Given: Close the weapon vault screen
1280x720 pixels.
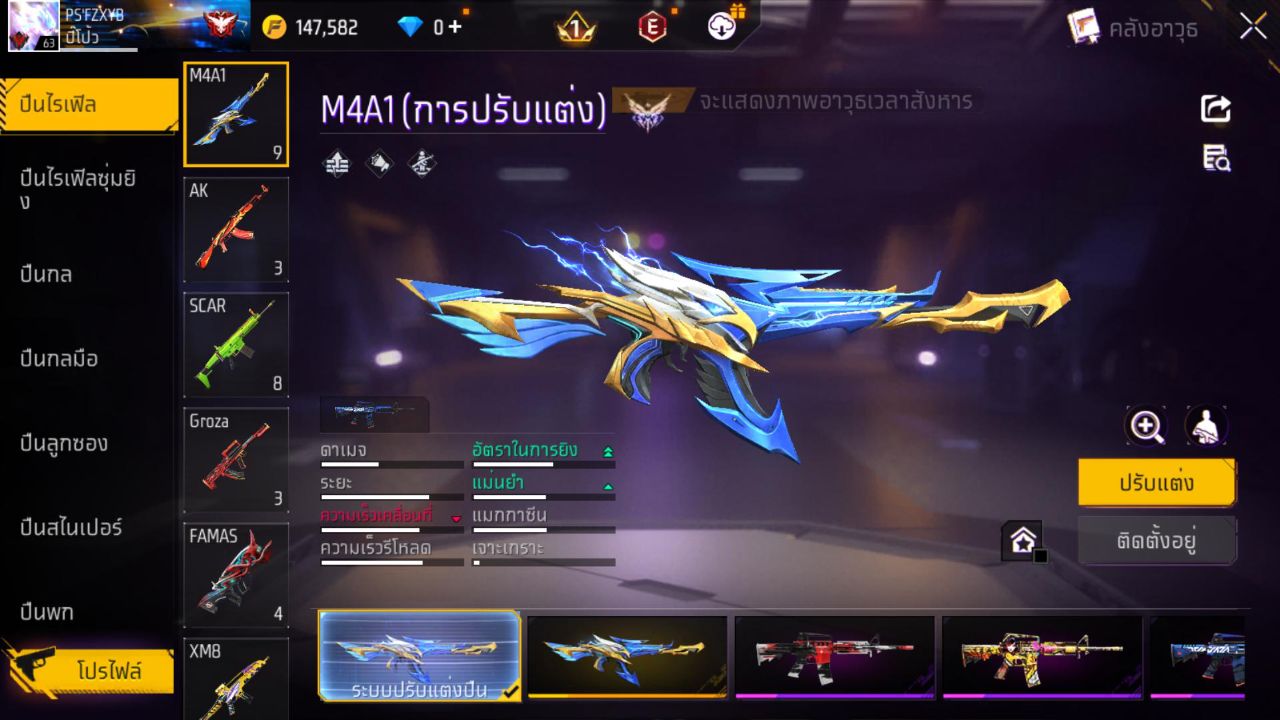Looking at the screenshot, I should pyautogui.click(x=1253, y=27).
